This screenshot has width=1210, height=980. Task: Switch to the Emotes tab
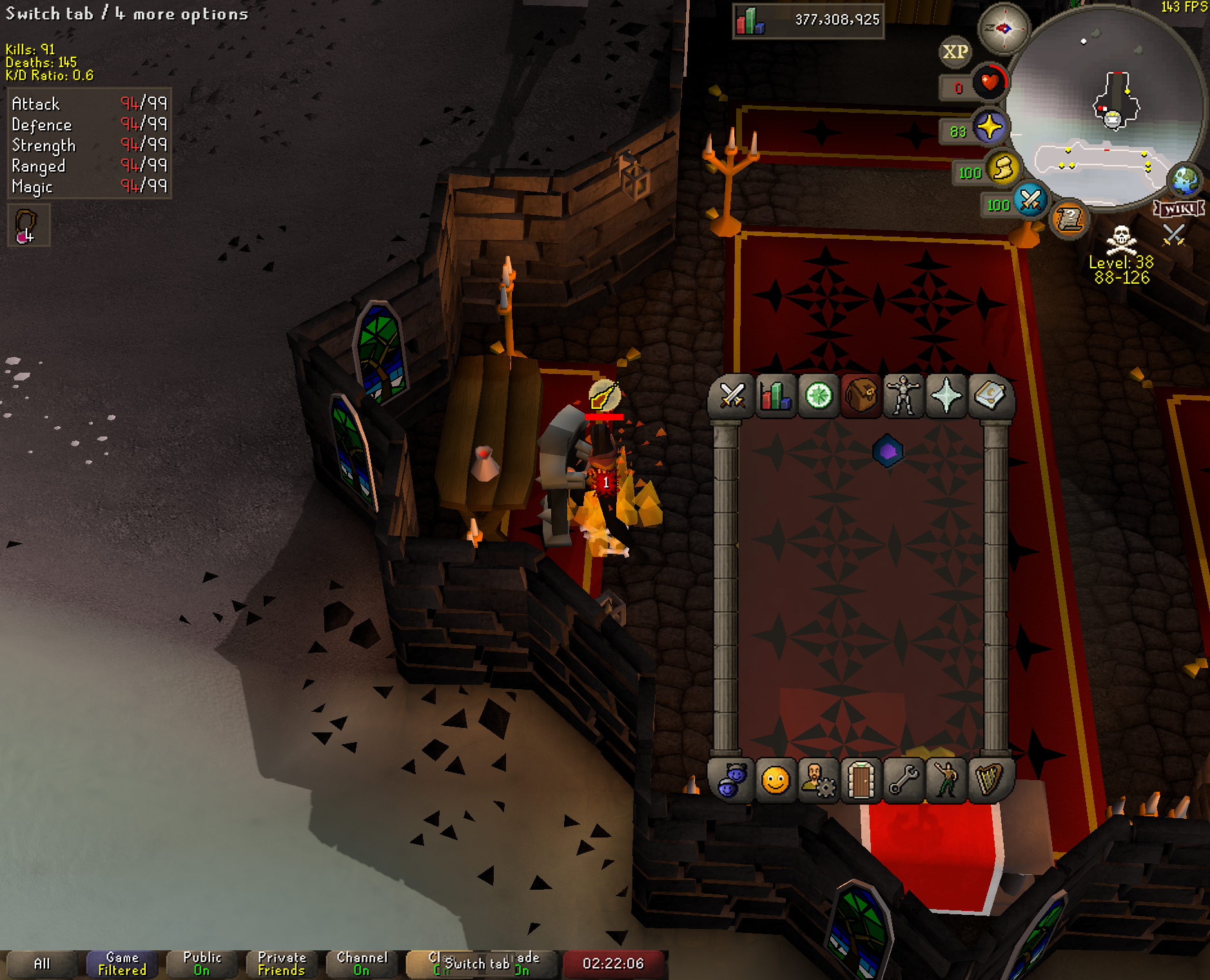946,781
